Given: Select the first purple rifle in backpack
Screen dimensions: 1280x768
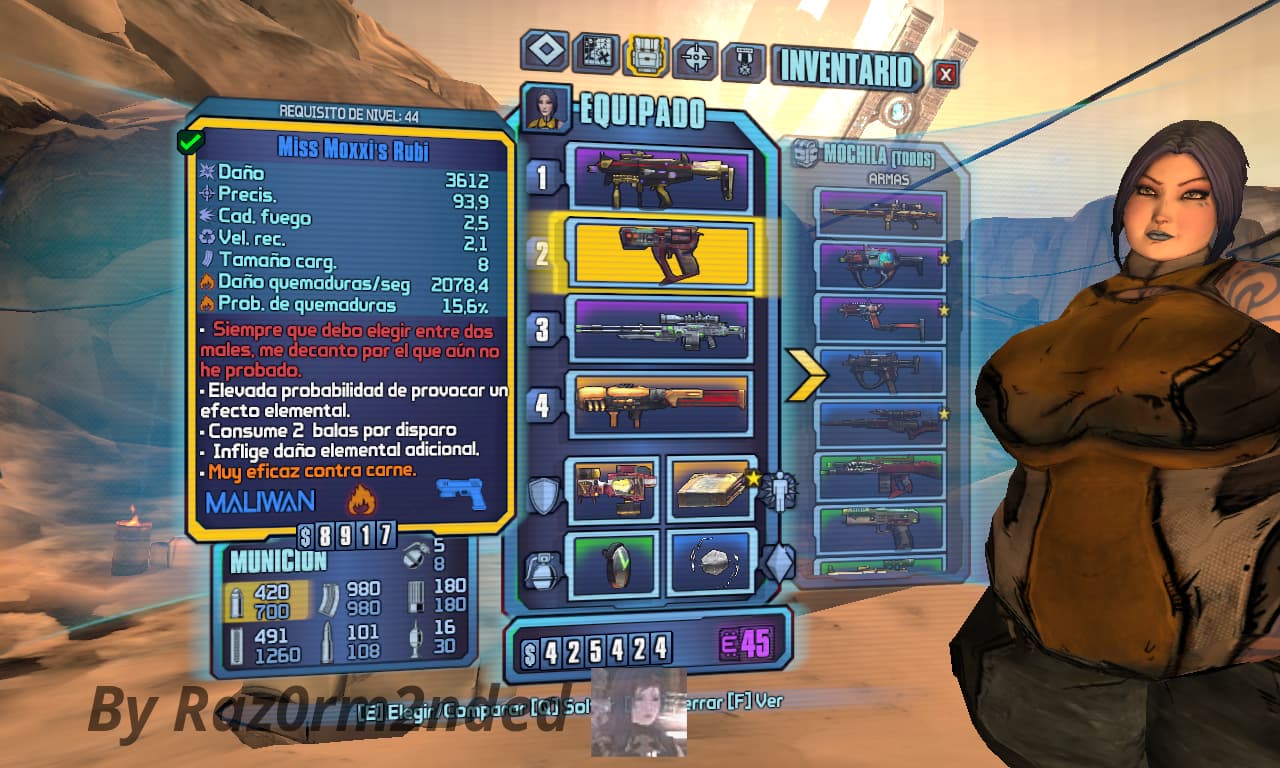Looking at the screenshot, I should [881, 213].
